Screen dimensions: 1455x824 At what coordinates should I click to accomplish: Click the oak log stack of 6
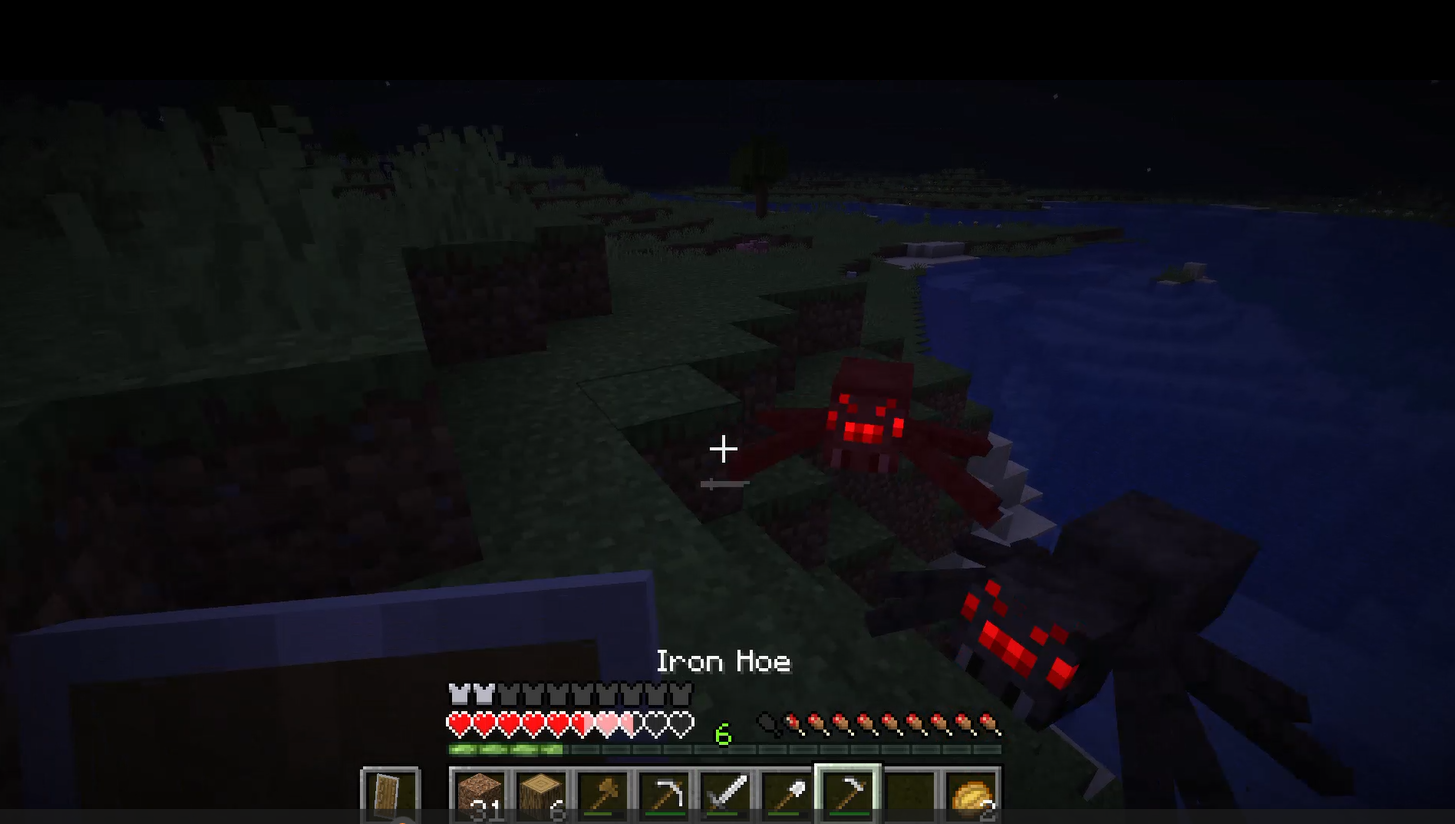point(542,795)
